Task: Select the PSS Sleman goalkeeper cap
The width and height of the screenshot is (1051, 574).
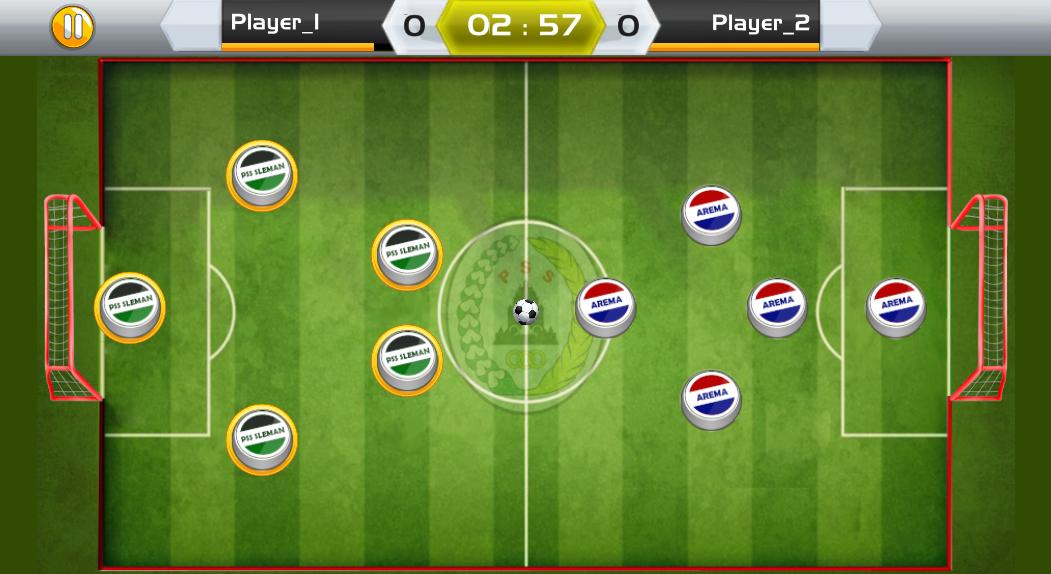Action: 130,306
